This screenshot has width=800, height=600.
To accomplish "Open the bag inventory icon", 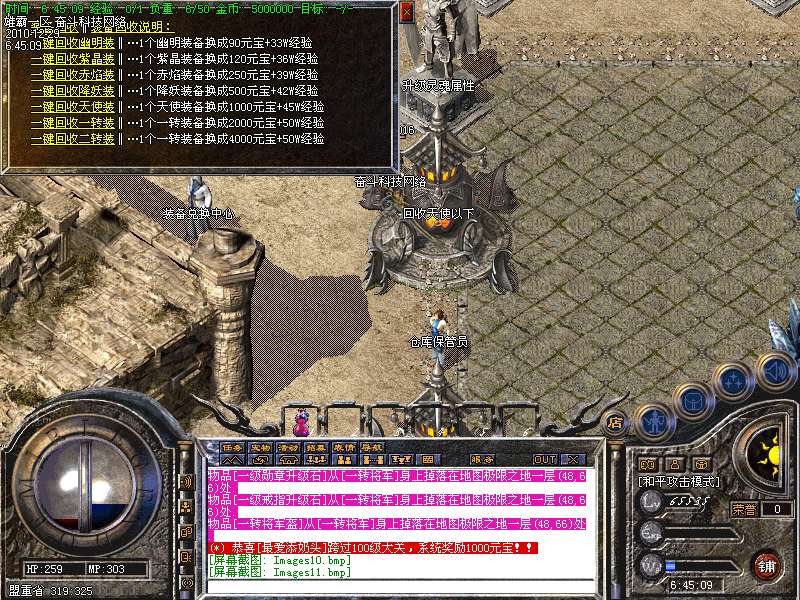I will click(x=692, y=402).
